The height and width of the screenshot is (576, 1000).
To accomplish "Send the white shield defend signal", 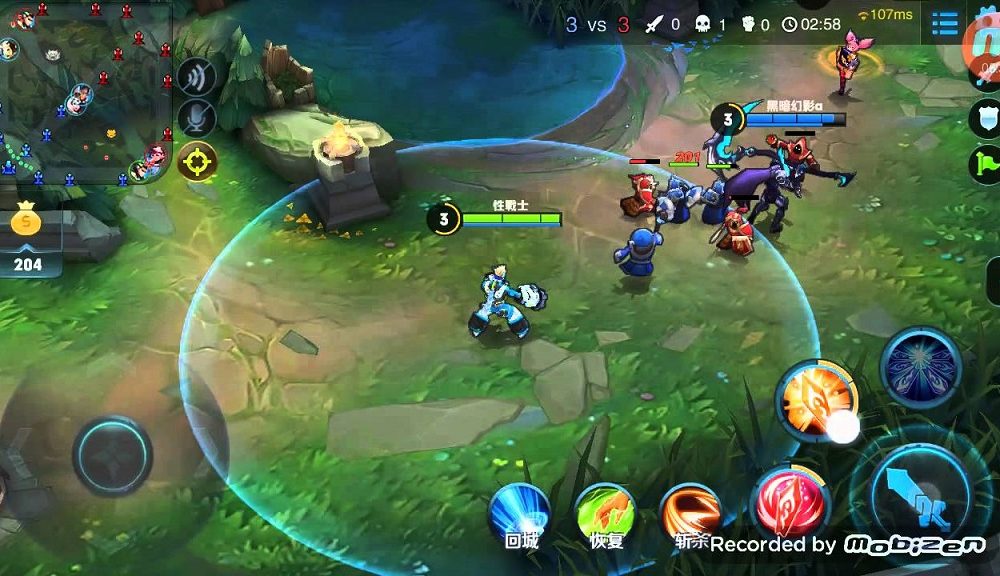I will [x=985, y=118].
